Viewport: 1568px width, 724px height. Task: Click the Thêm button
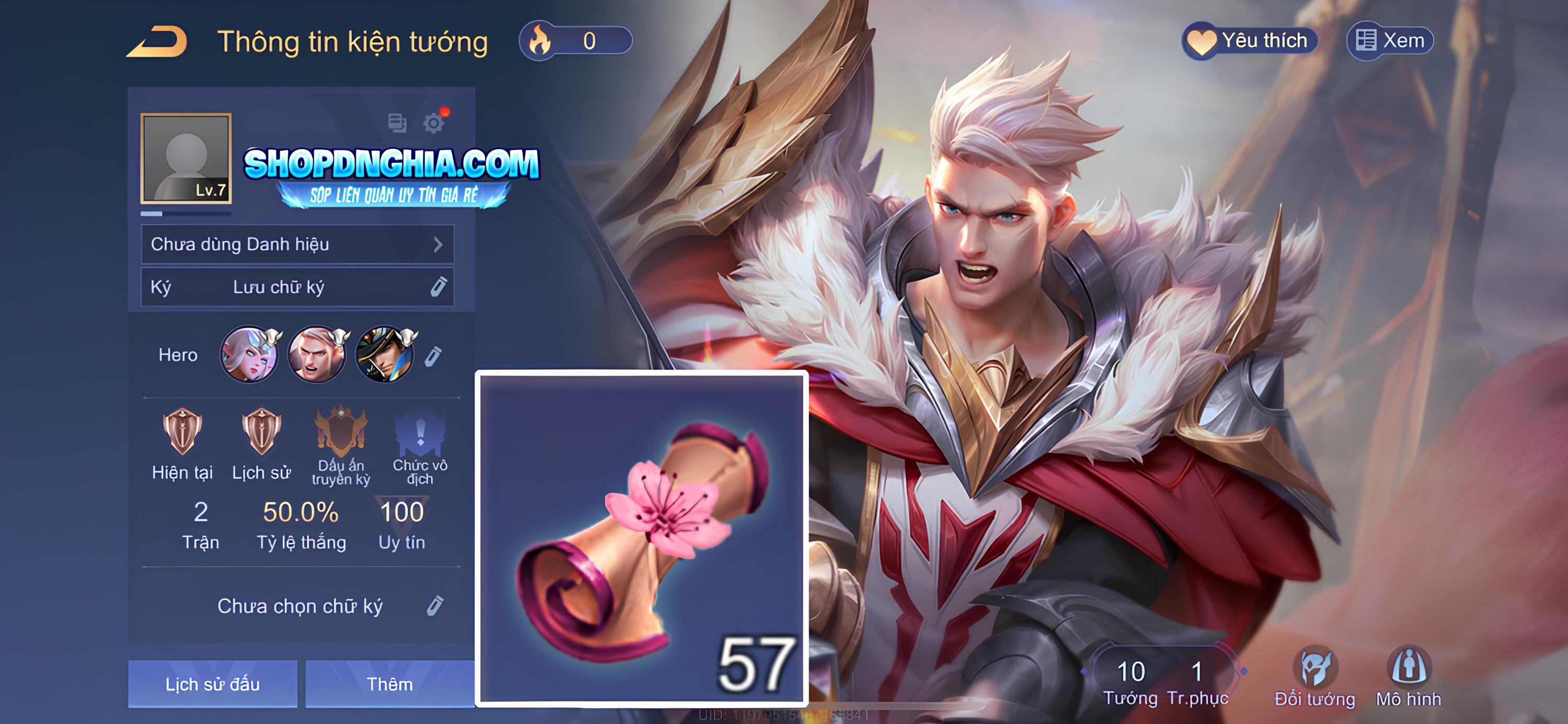click(x=389, y=683)
